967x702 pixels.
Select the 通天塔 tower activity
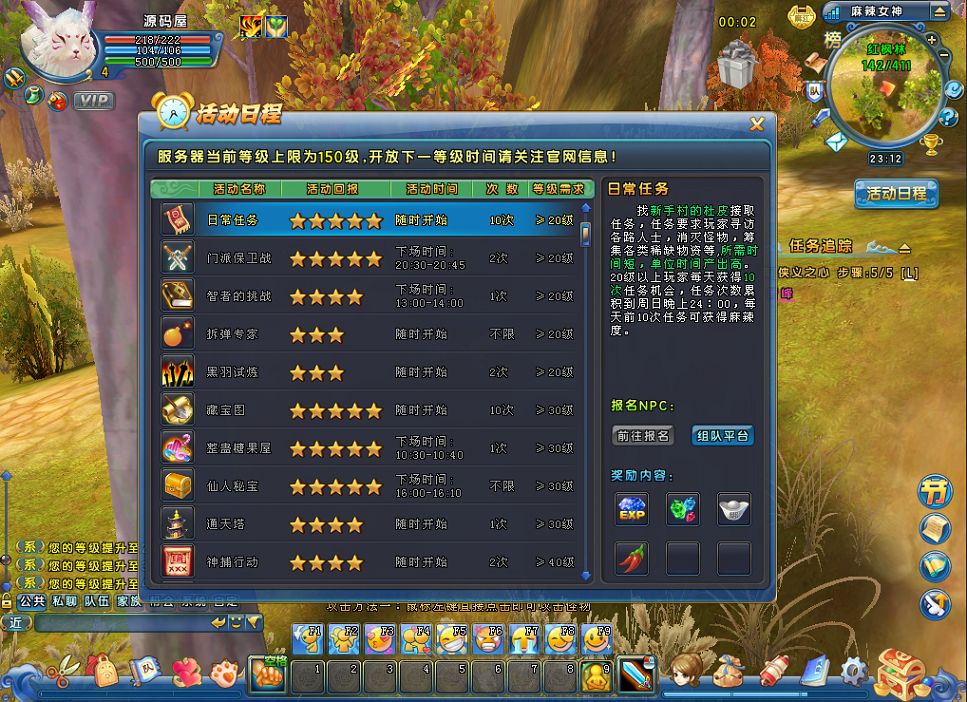(x=368, y=524)
